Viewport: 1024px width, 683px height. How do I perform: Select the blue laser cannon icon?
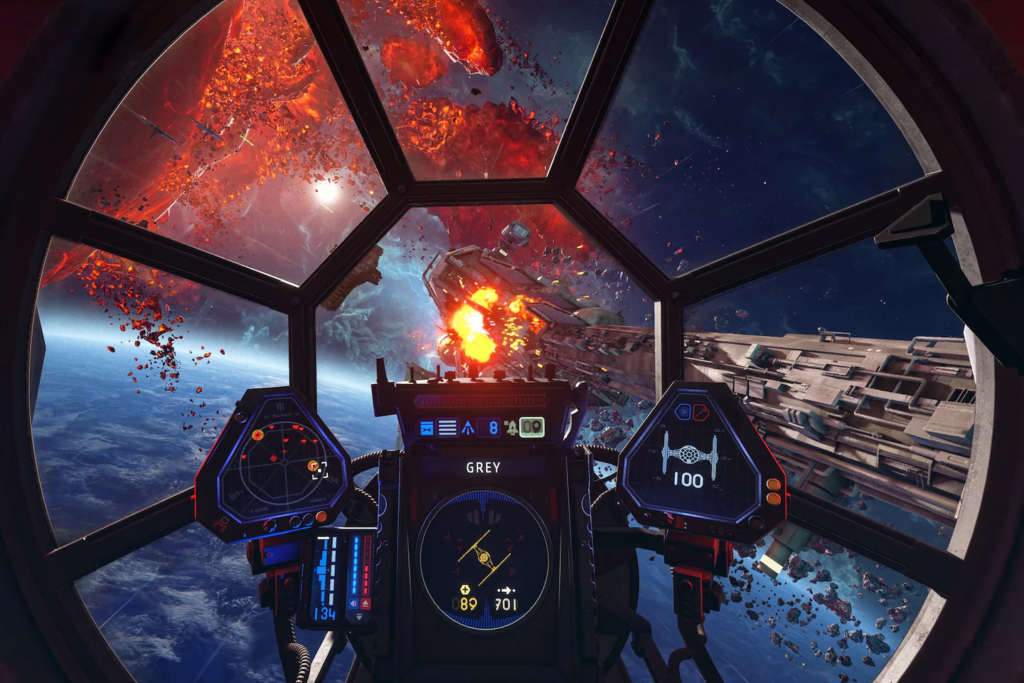pyautogui.click(x=426, y=428)
